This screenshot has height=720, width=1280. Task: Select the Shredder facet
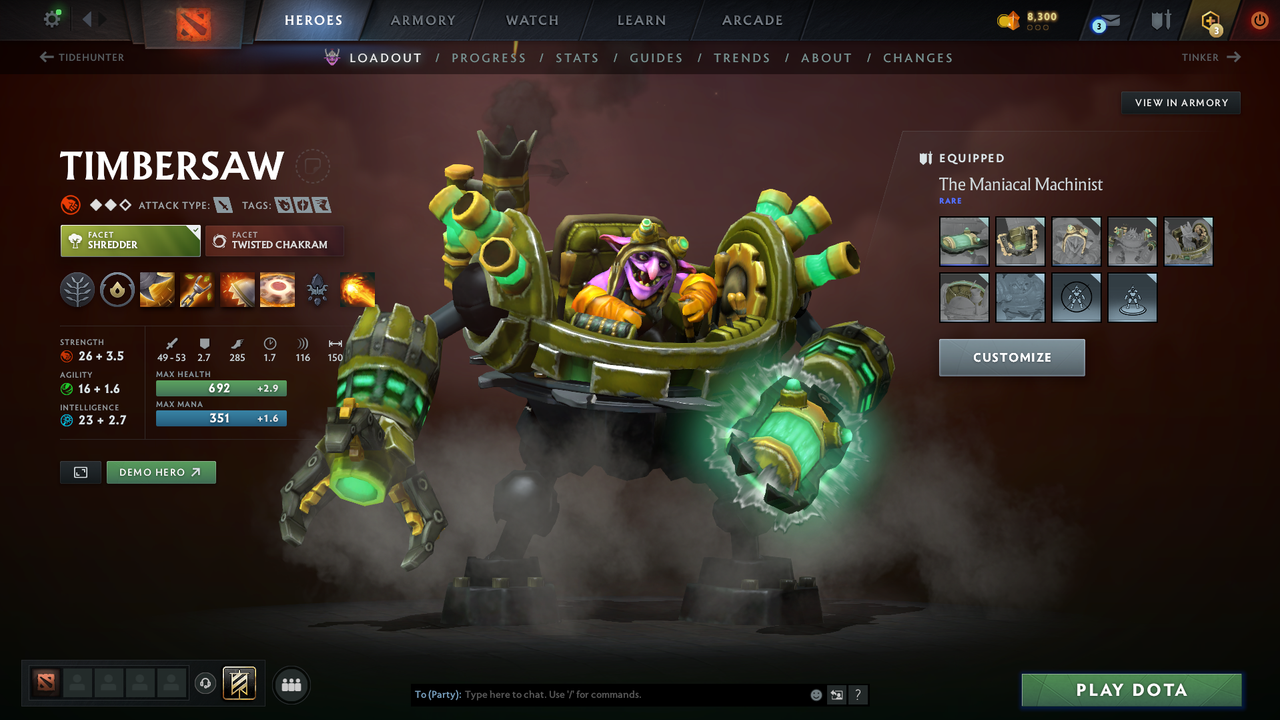[130, 241]
